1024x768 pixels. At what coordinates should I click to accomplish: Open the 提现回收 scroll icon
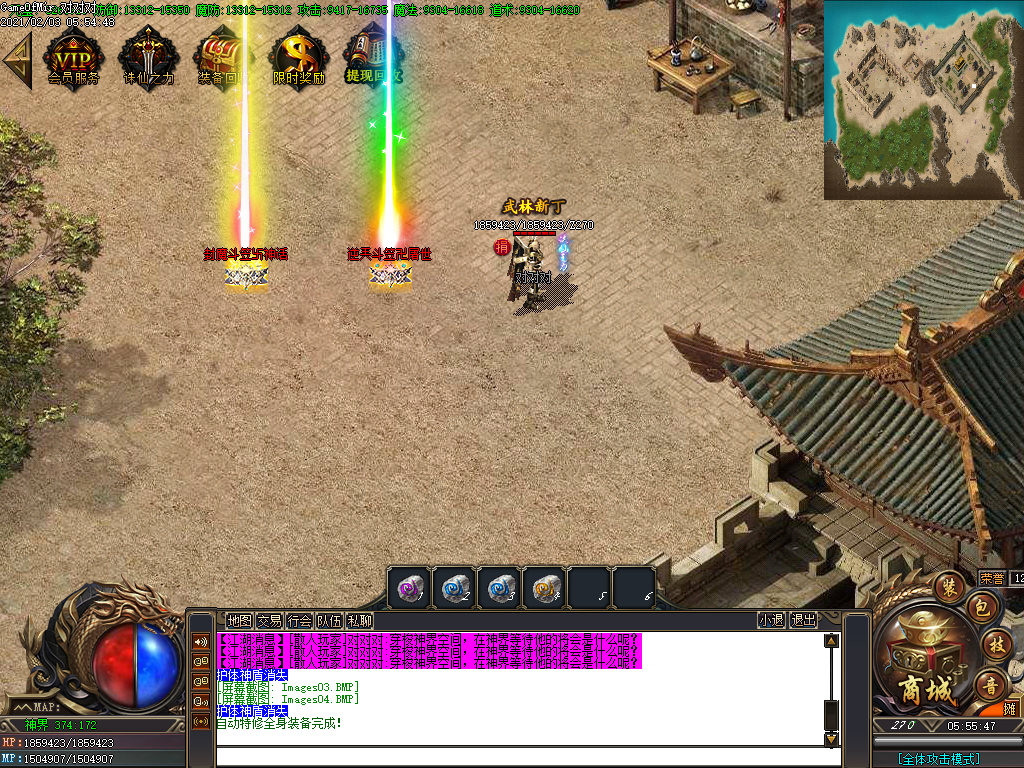(x=372, y=57)
